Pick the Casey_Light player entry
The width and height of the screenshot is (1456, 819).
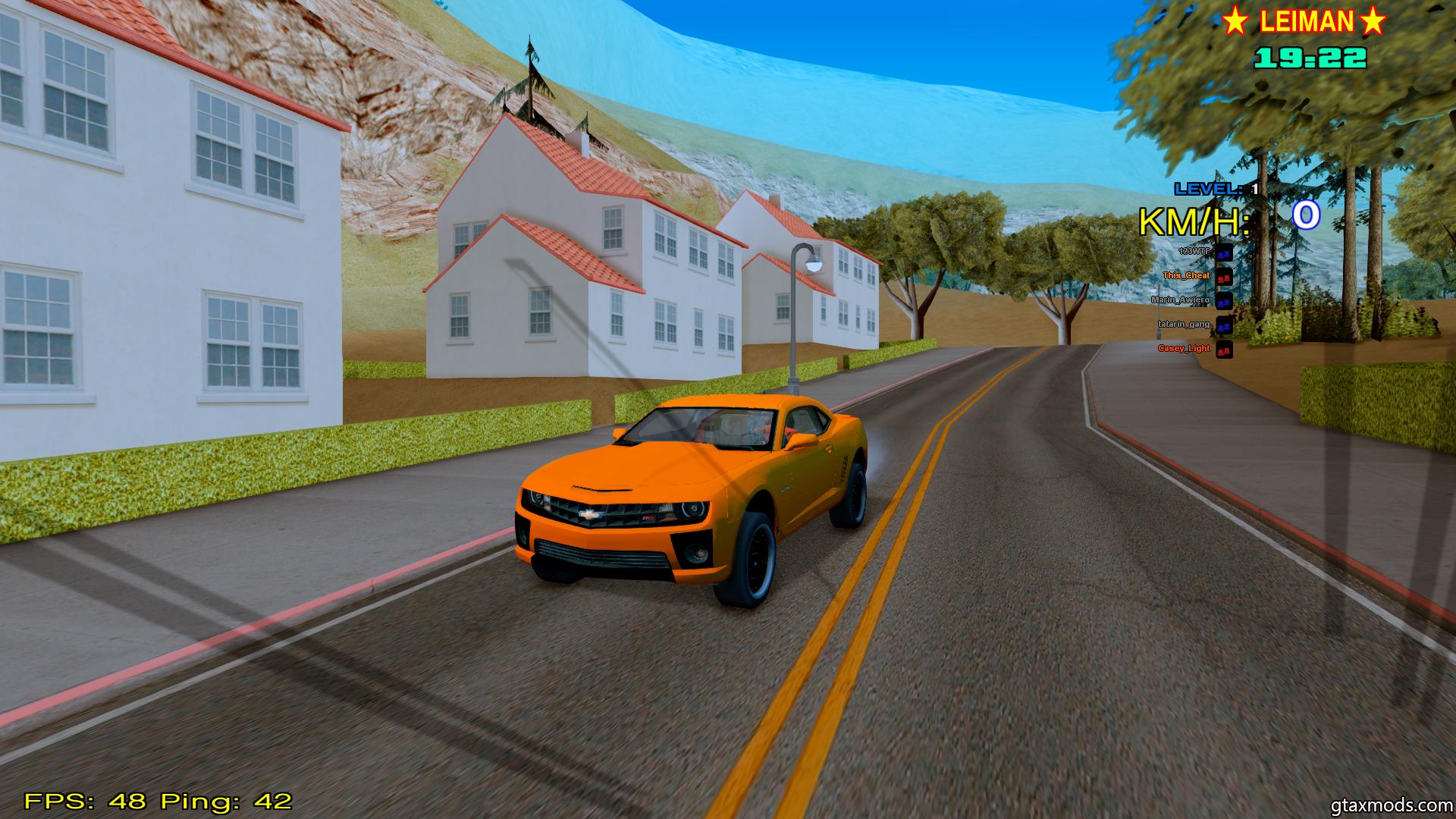click(x=1184, y=348)
